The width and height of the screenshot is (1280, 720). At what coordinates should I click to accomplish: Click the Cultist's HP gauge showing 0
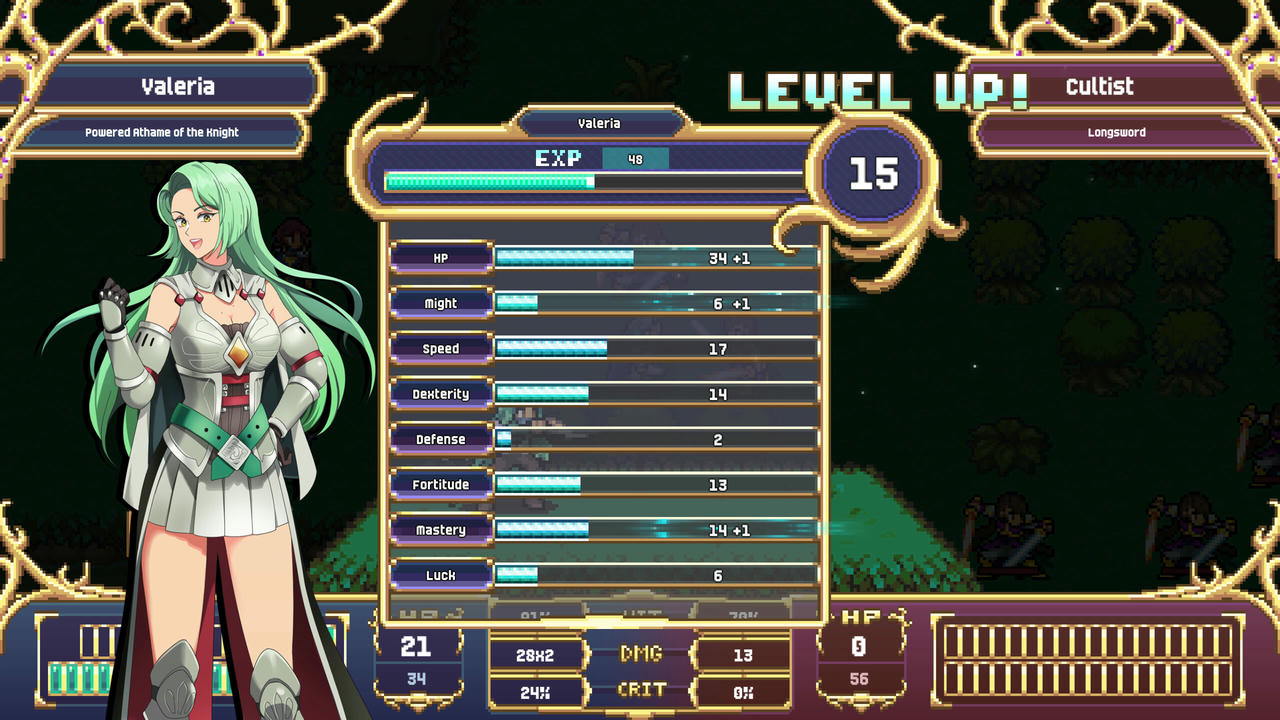pyautogui.click(x=861, y=655)
